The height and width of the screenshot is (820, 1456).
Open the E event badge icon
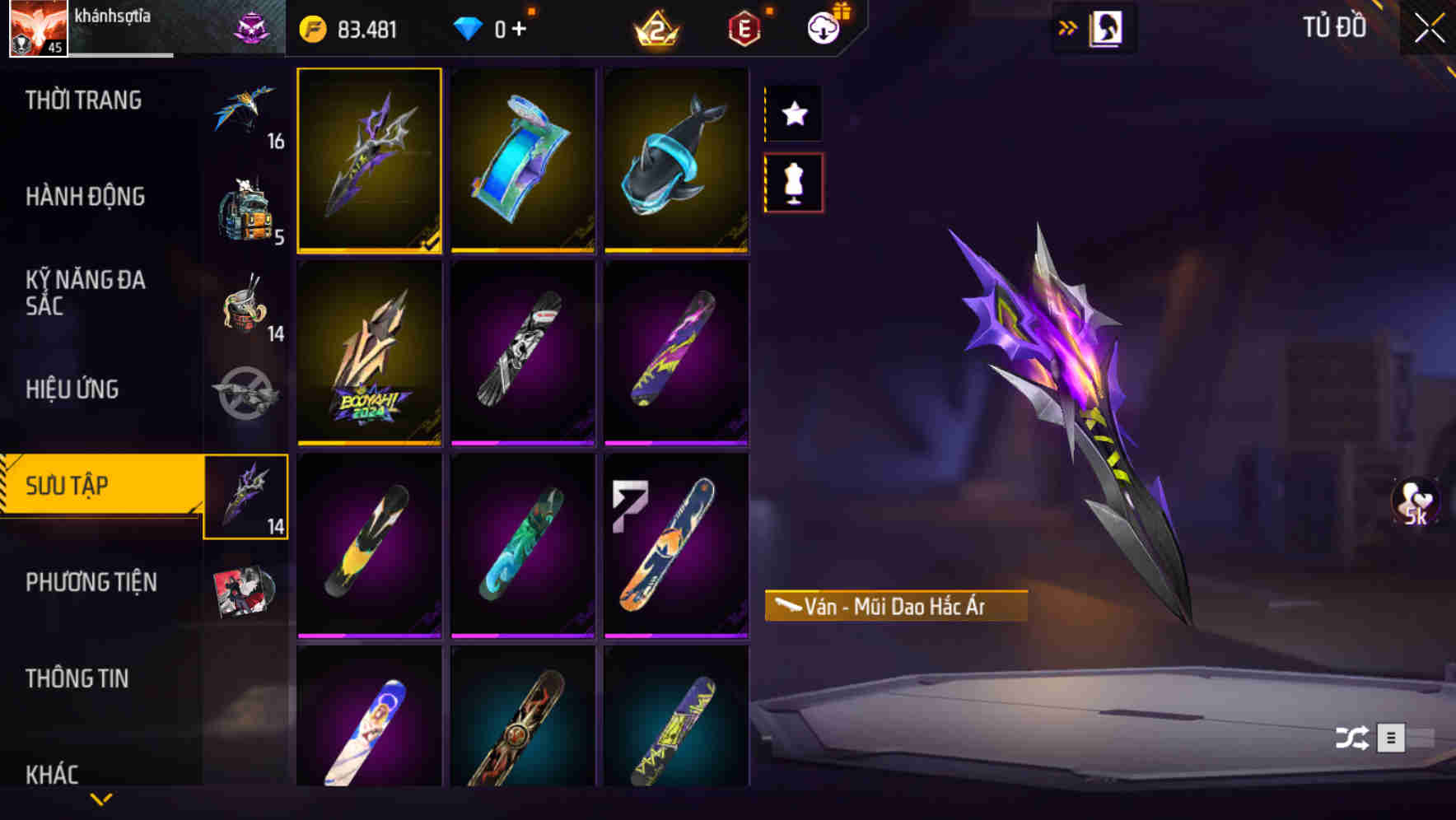pos(743,27)
